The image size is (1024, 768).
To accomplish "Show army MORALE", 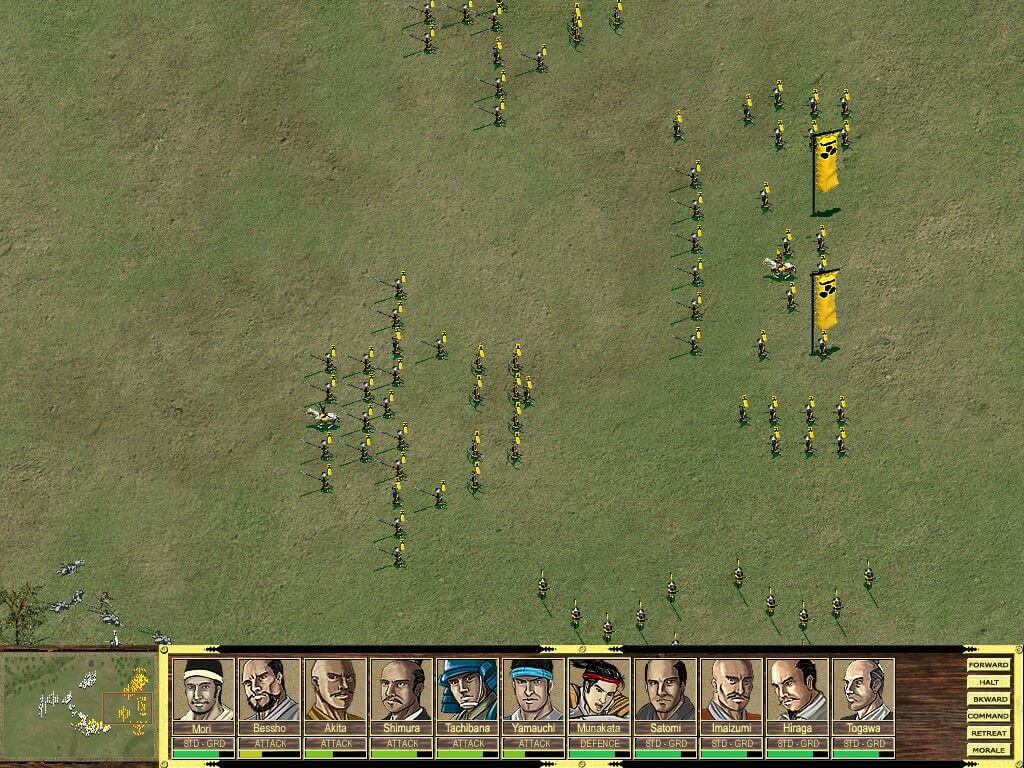I will (988, 750).
